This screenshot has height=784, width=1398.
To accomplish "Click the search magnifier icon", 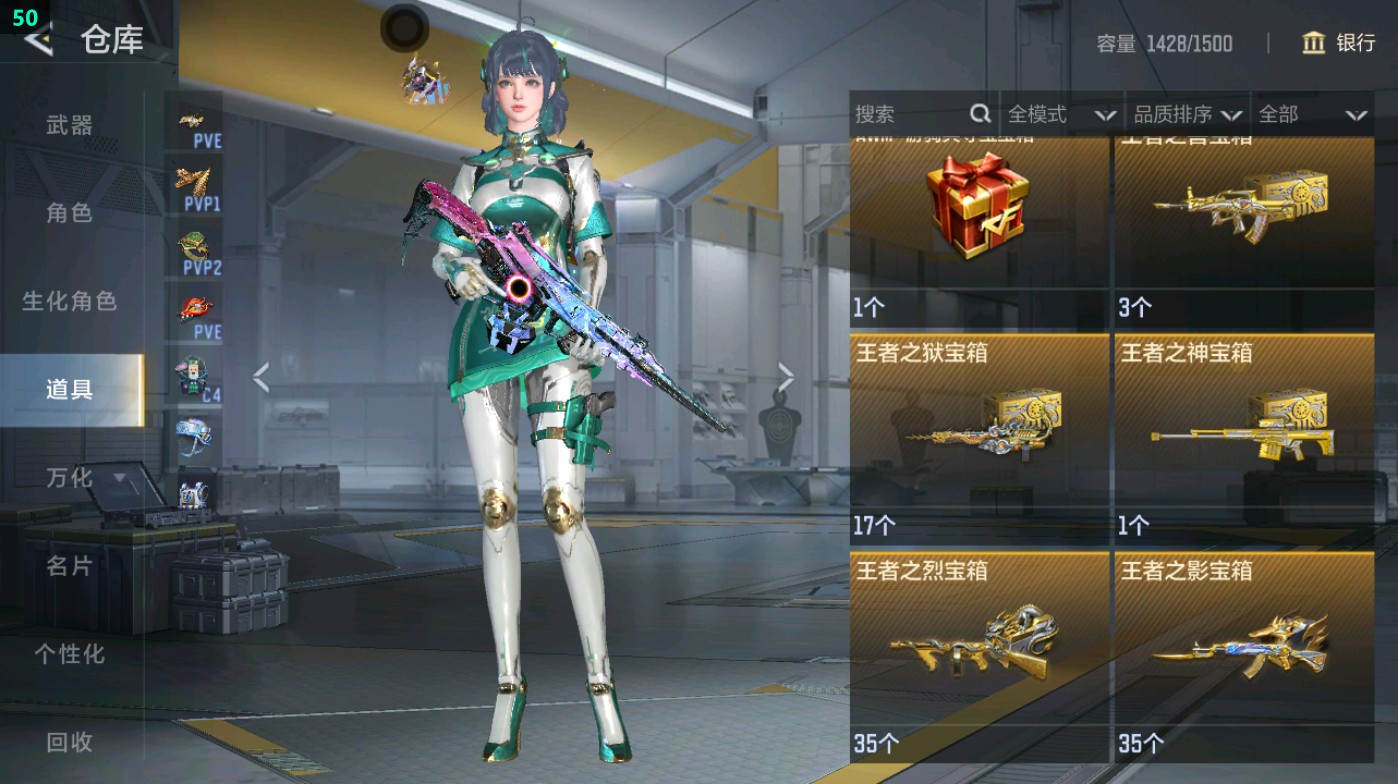I will [x=978, y=115].
